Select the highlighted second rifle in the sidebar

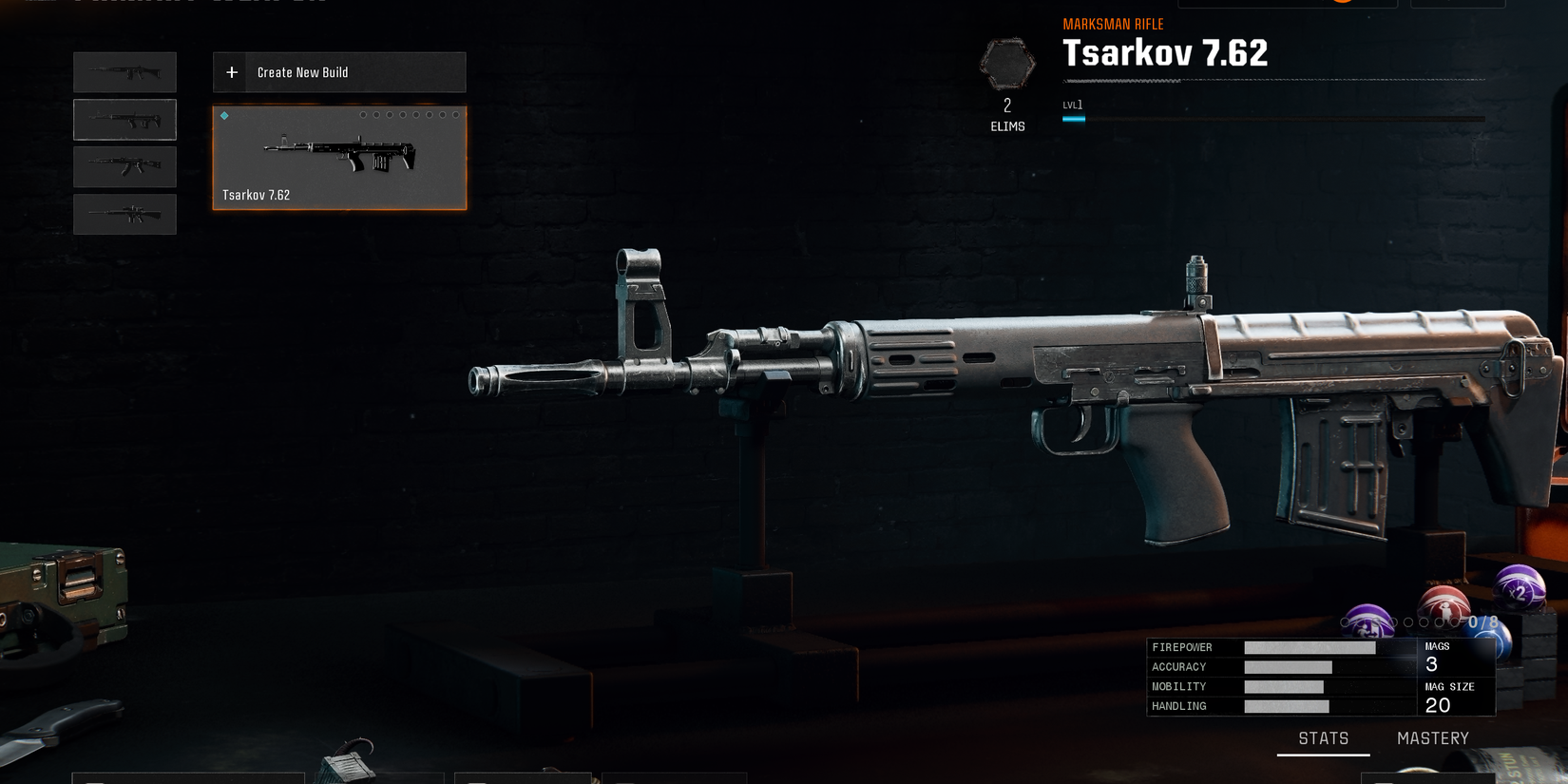(124, 119)
